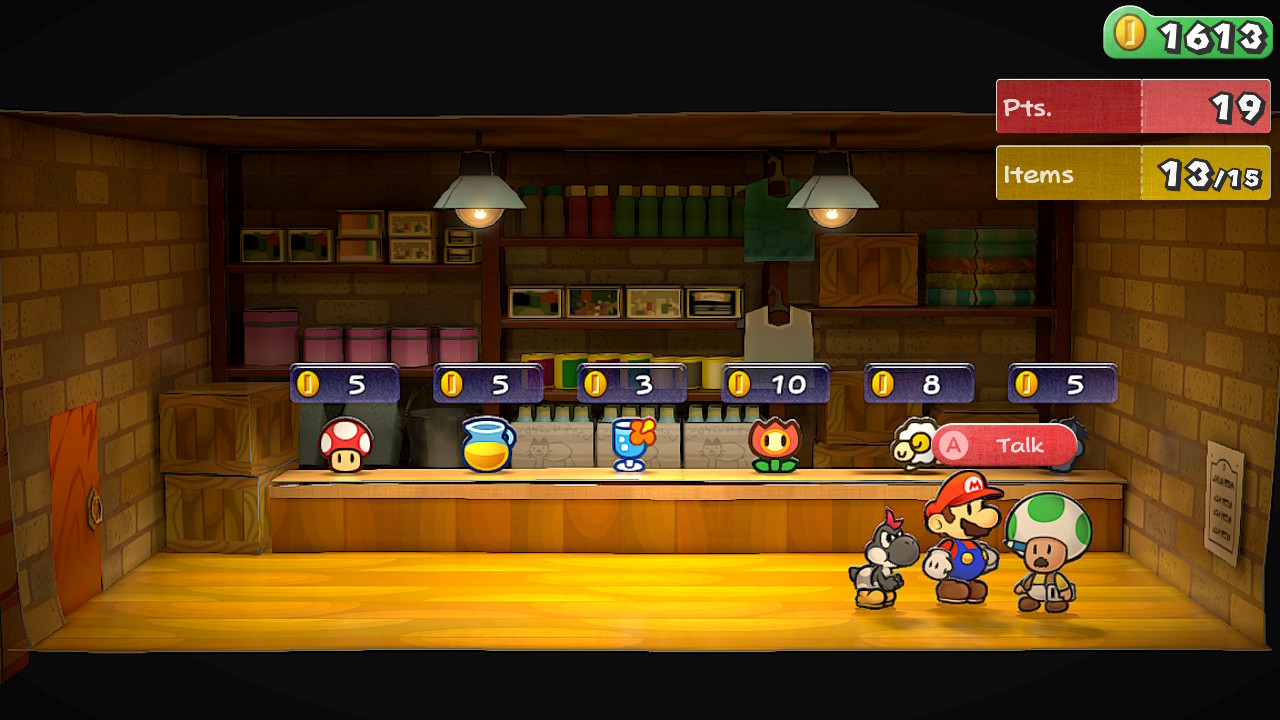
Task: Choose the Sleepy Sheep item for sale
Action: [x=912, y=447]
